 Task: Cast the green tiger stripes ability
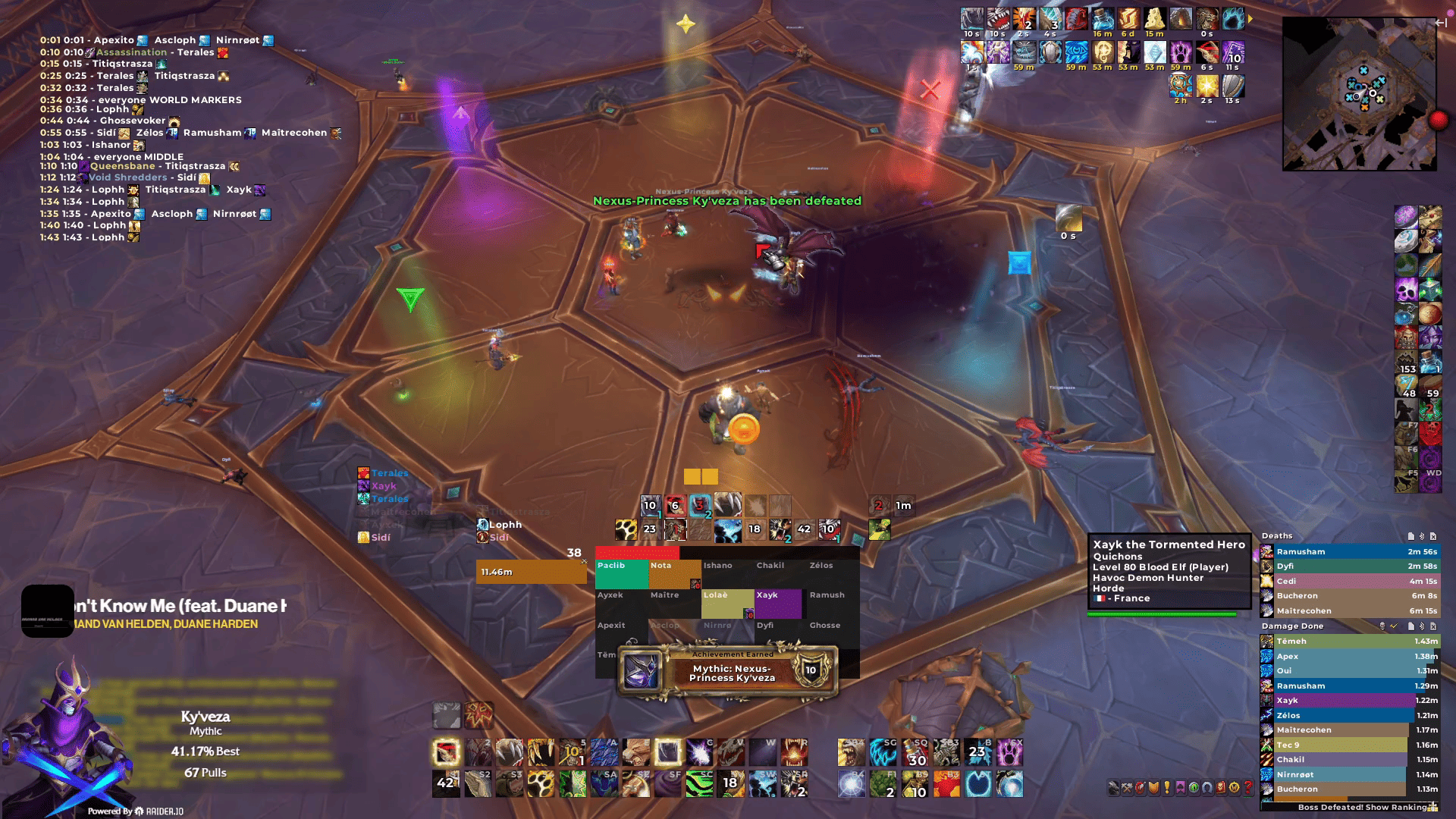coord(699,784)
